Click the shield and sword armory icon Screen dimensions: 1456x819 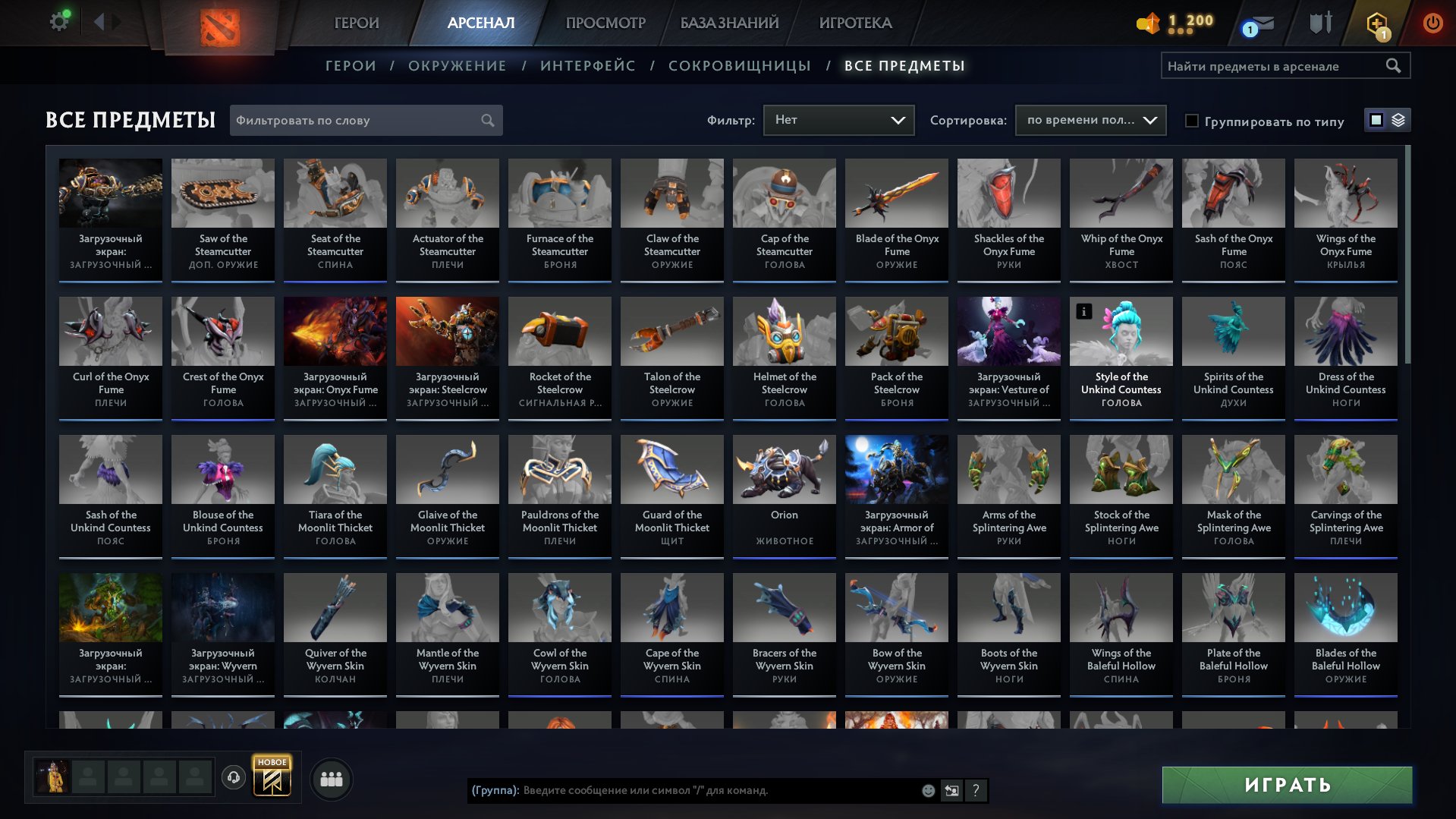(x=1320, y=23)
